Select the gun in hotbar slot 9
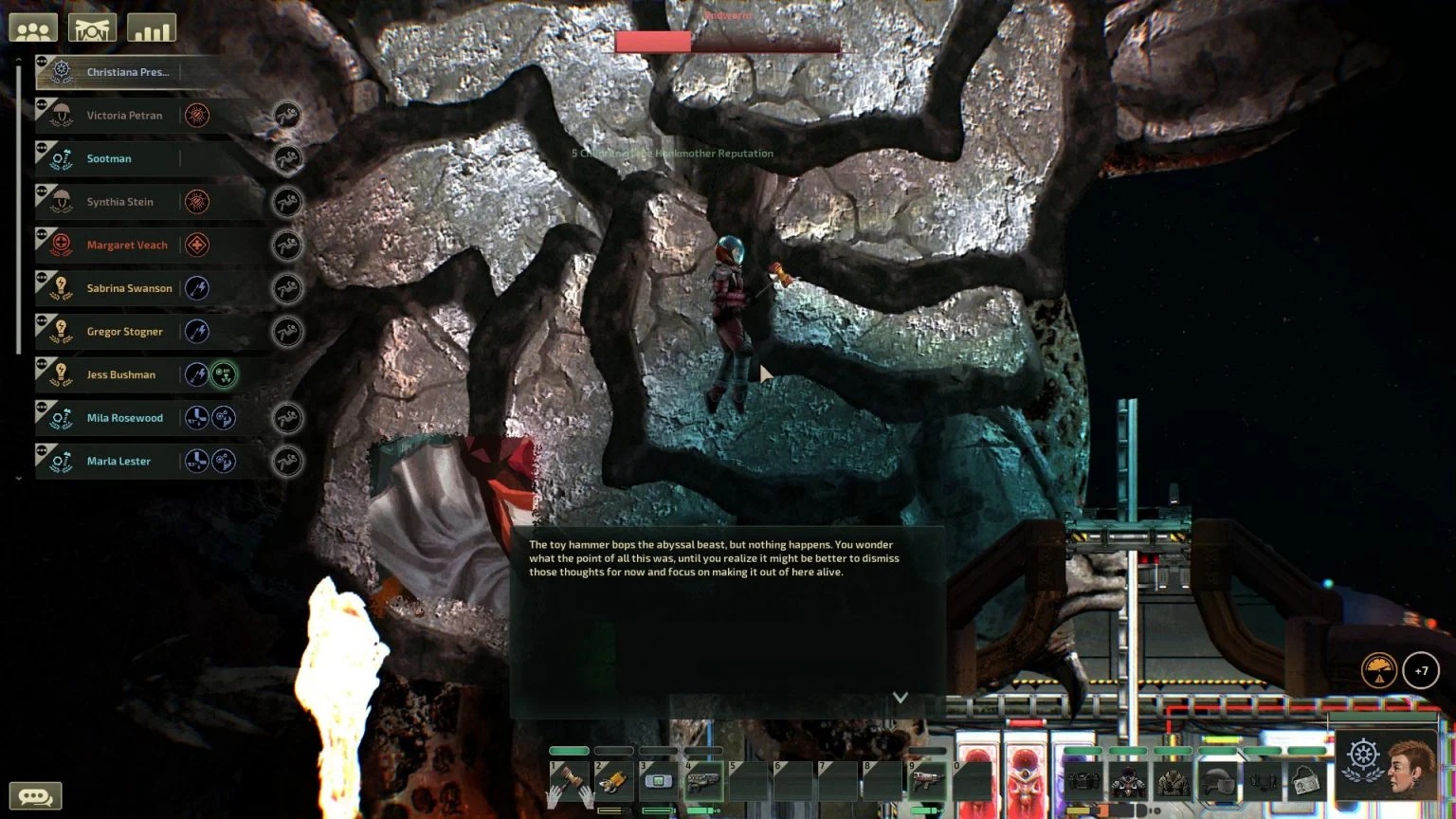 [x=926, y=782]
